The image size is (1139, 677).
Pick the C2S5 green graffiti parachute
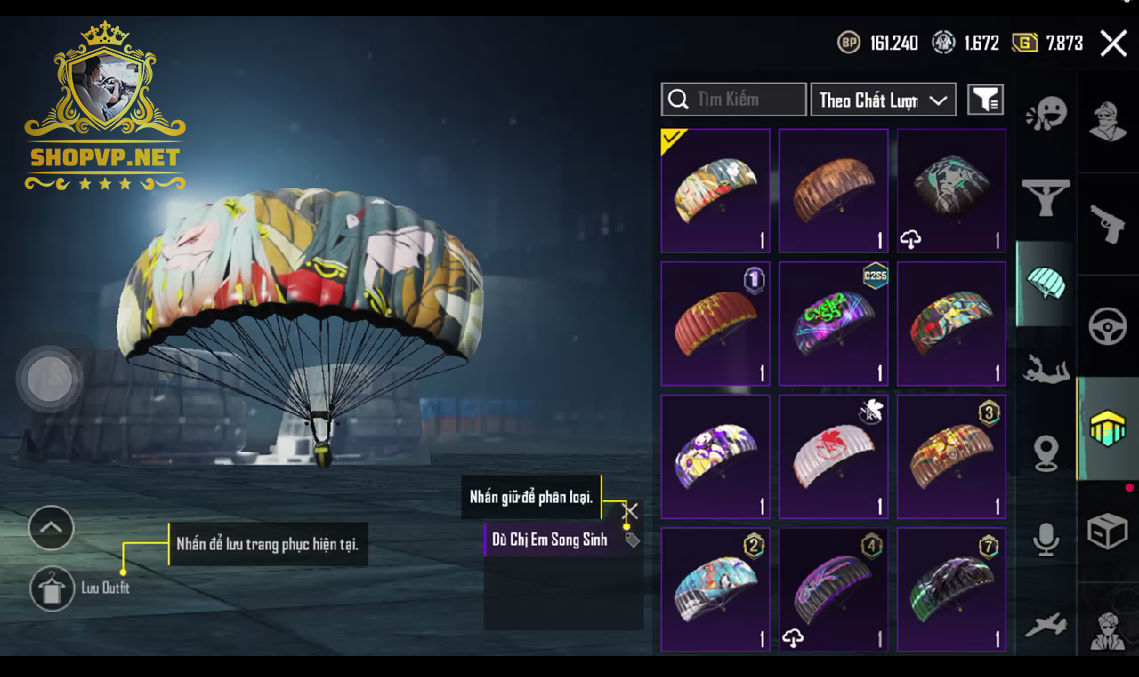point(833,323)
